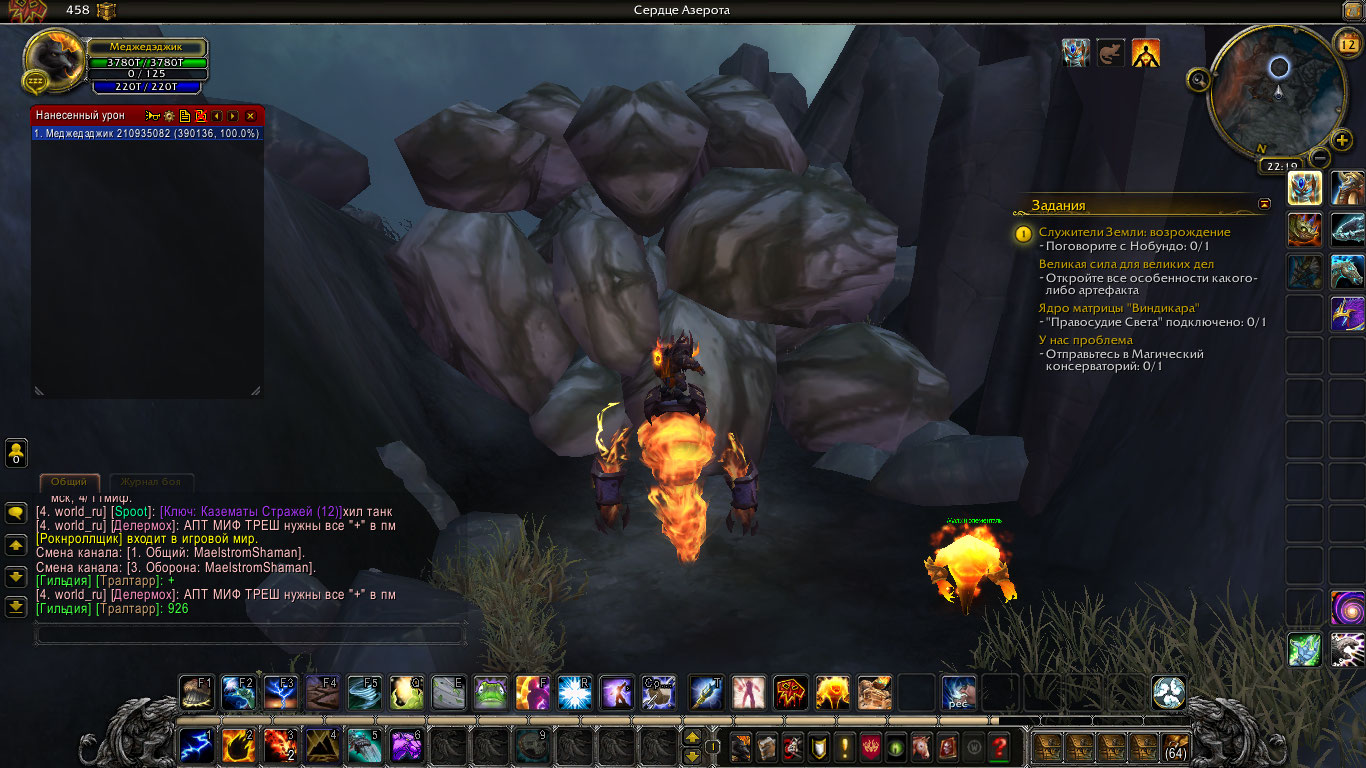Viewport: 1366px width, 768px height.
Task: Activate the green frog Hex ability
Action: click(x=490, y=692)
